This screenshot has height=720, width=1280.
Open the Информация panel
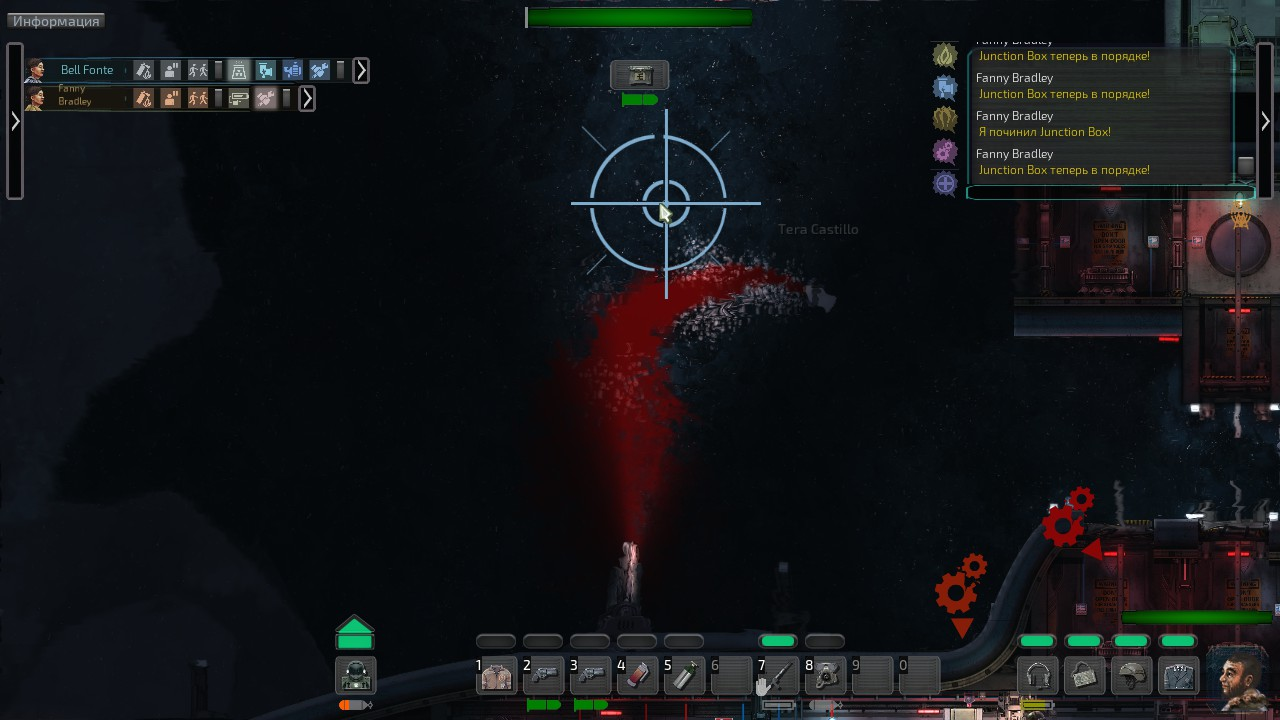(x=56, y=21)
